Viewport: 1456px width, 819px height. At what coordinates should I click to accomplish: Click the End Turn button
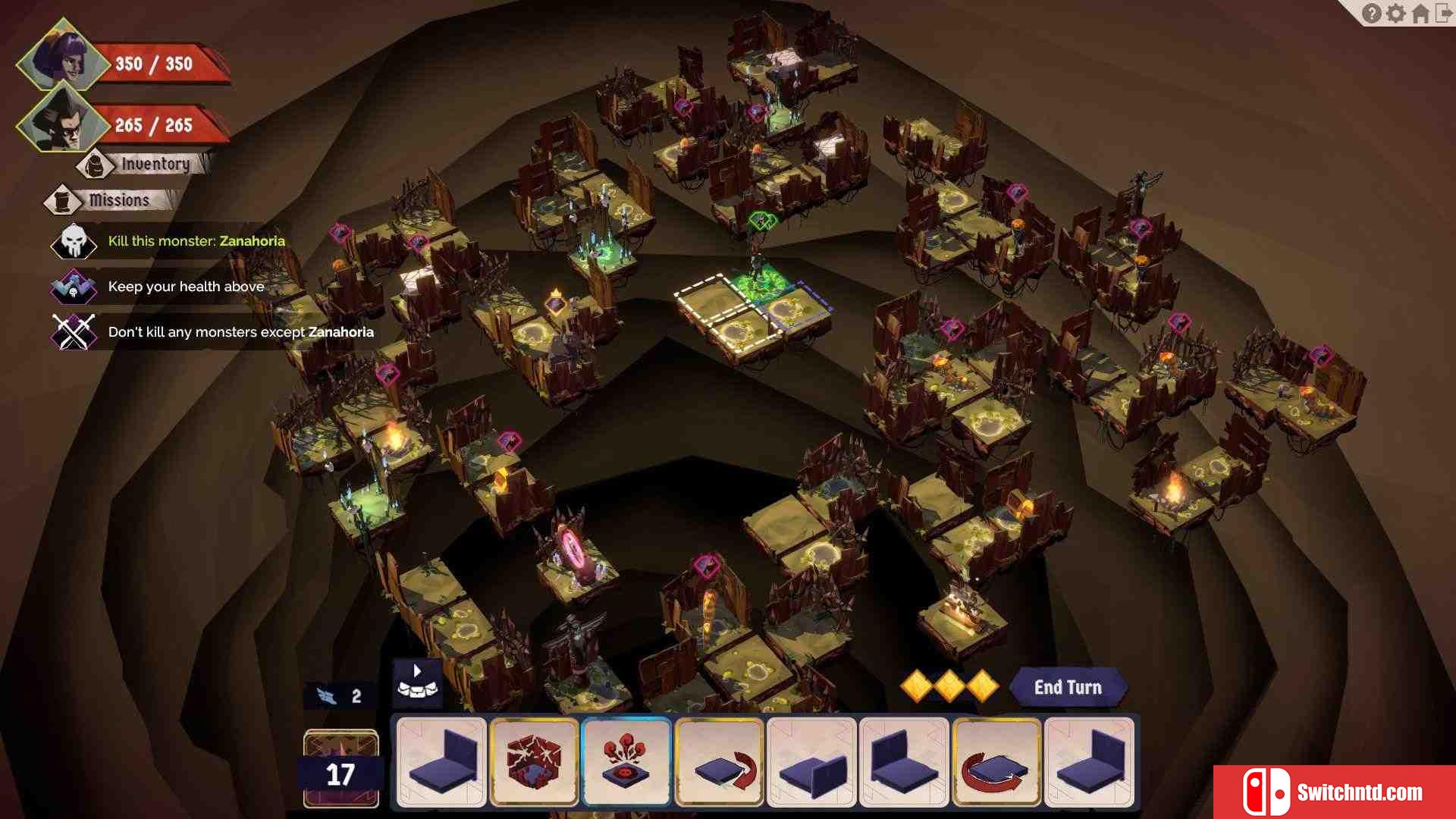click(1067, 687)
